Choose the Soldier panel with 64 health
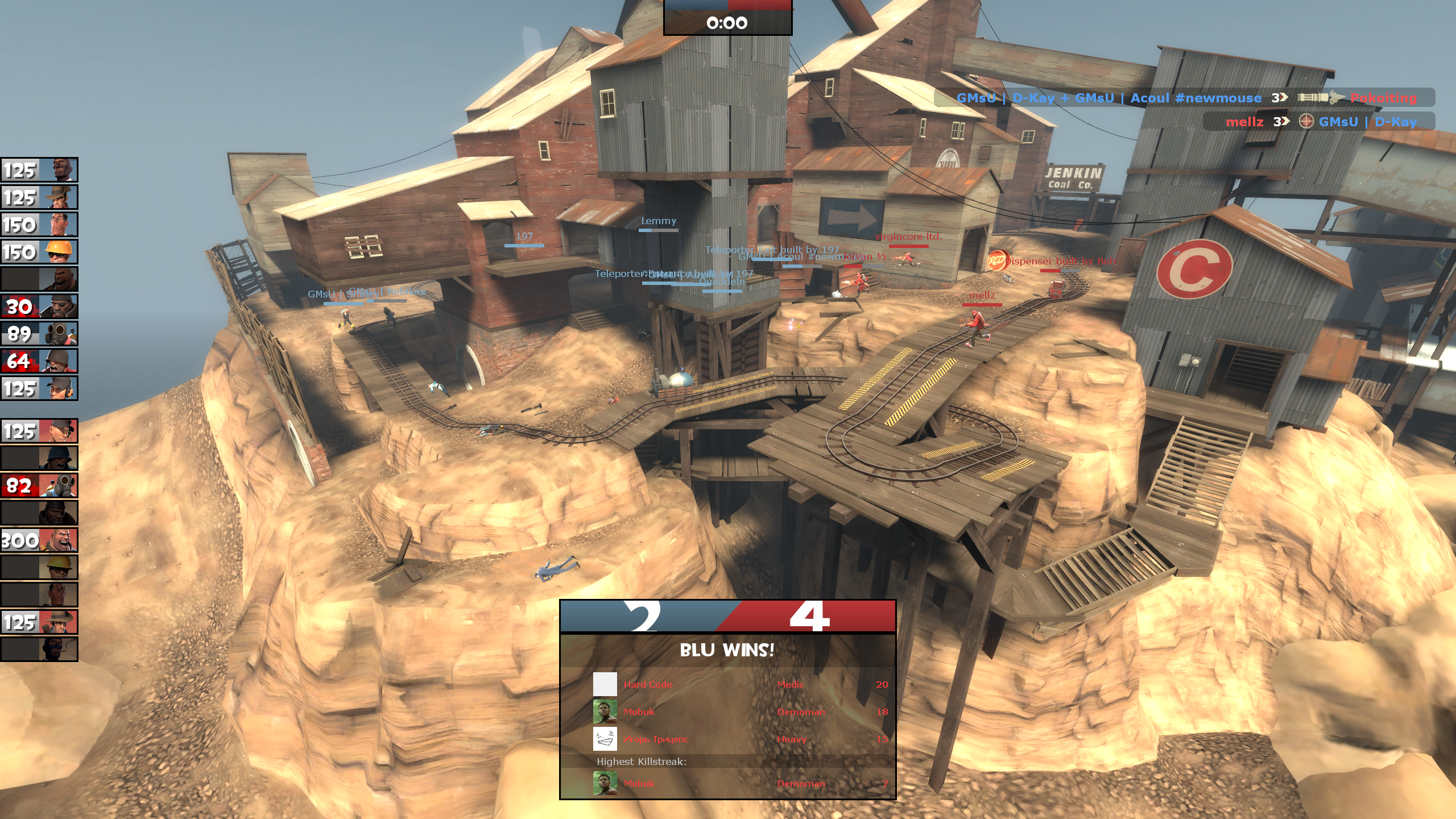This screenshot has height=819, width=1456. (39, 361)
